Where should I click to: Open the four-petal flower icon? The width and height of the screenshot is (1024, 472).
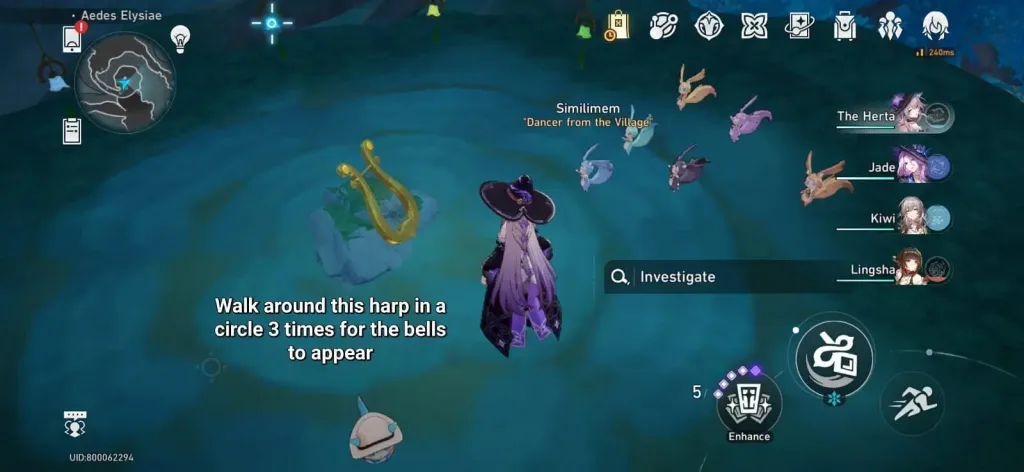[755, 26]
